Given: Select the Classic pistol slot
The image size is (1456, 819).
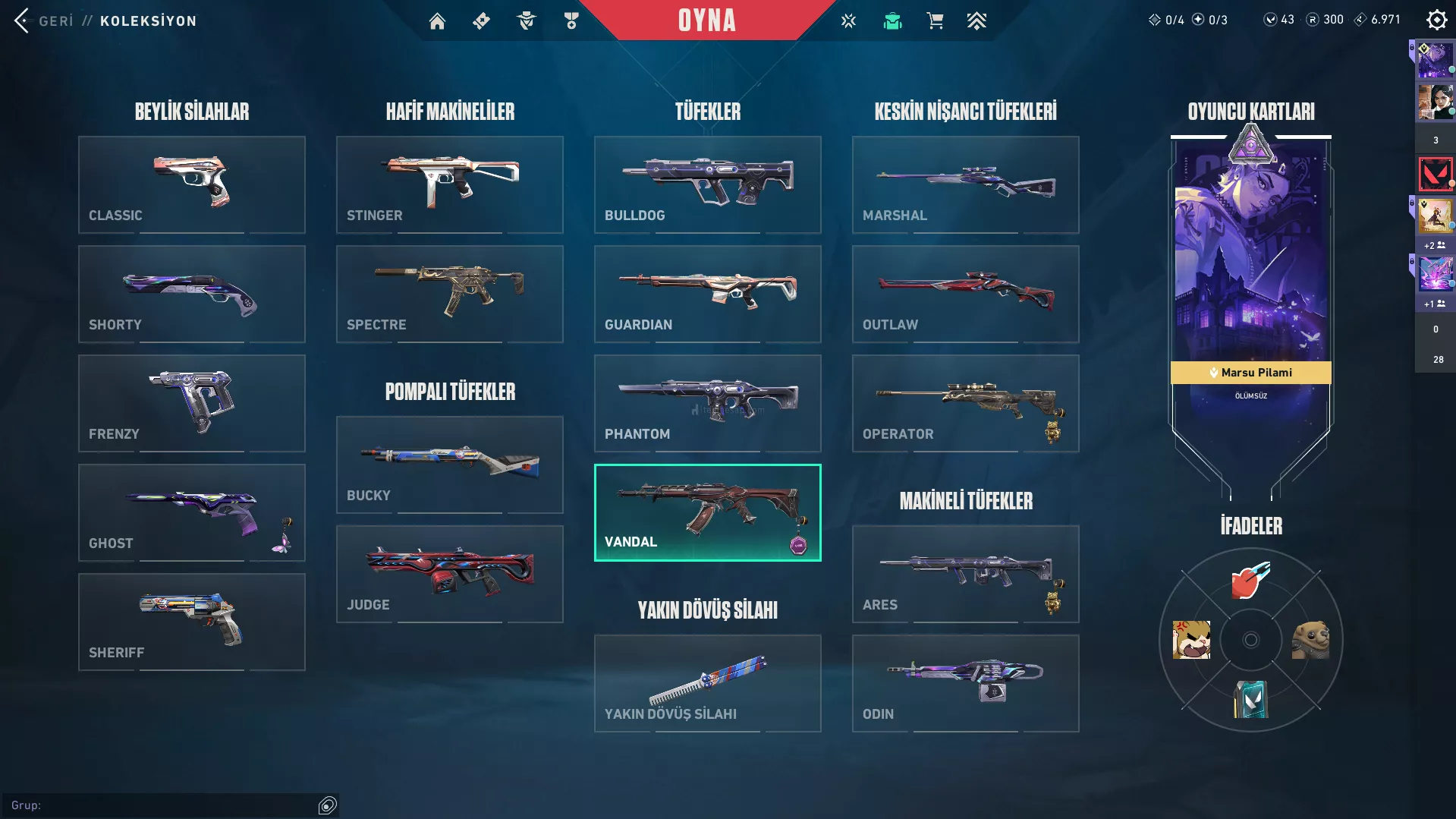Looking at the screenshot, I should tap(191, 184).
